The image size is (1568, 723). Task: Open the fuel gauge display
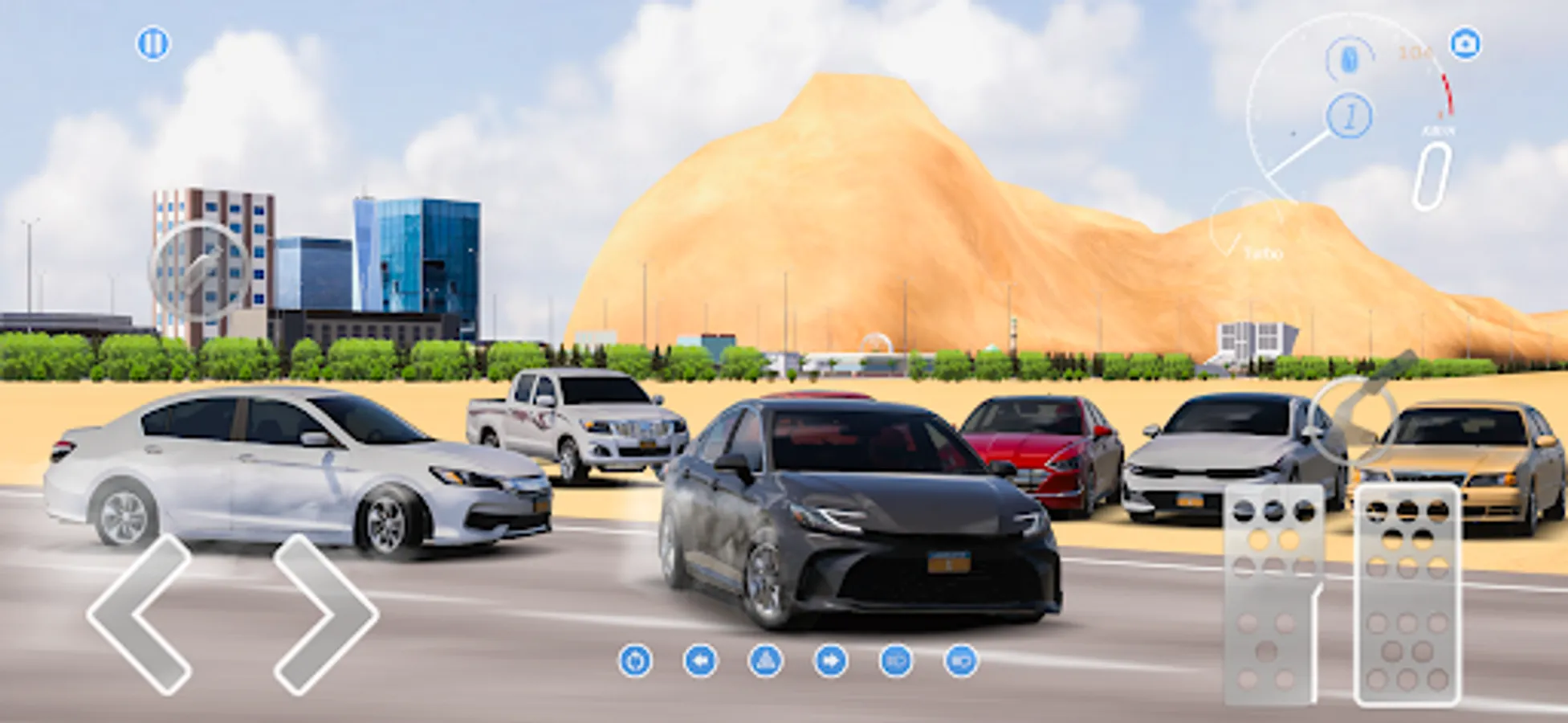tap(1348, 56)
